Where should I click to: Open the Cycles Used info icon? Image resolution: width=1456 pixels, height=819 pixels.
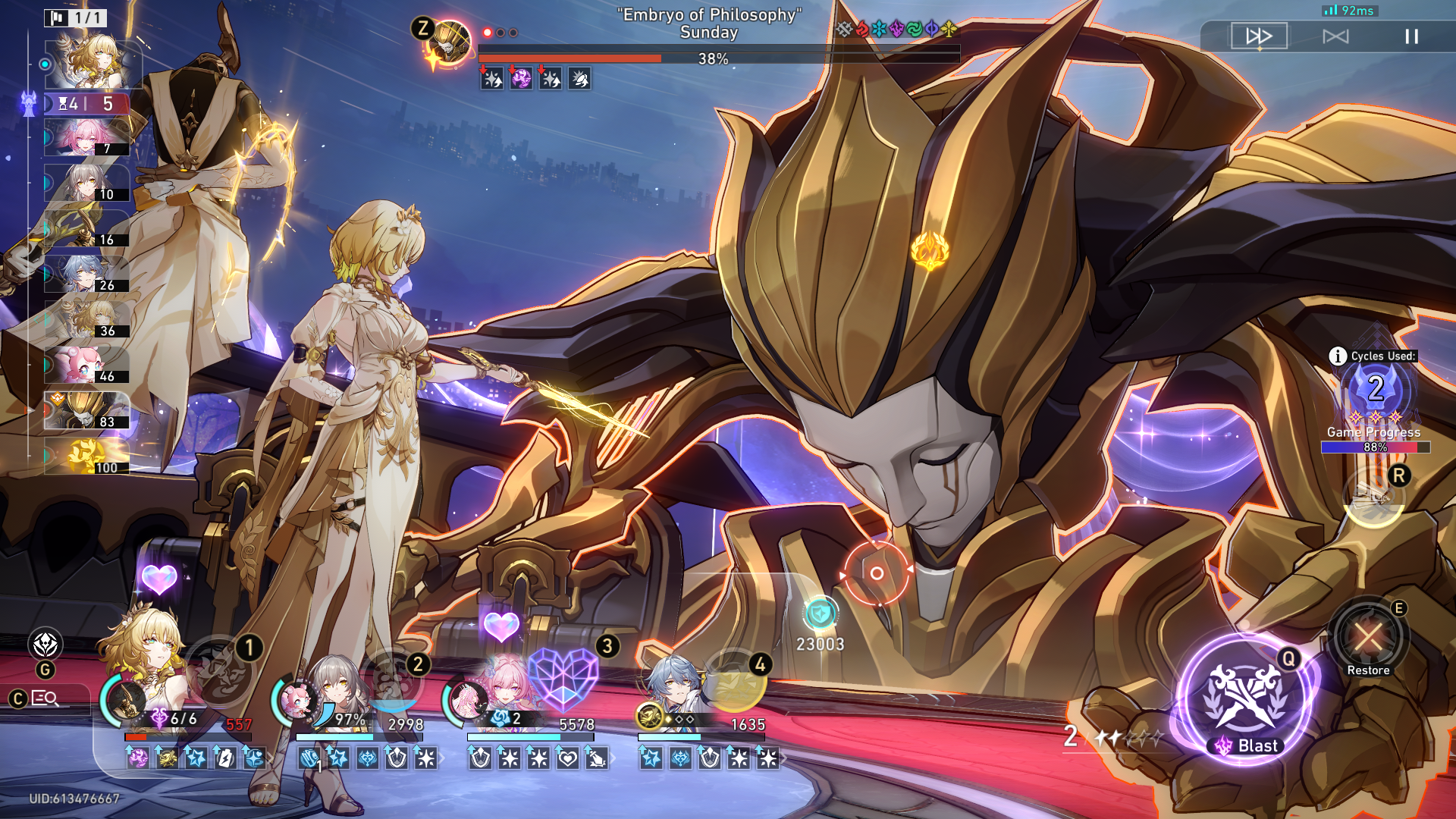1338,356
